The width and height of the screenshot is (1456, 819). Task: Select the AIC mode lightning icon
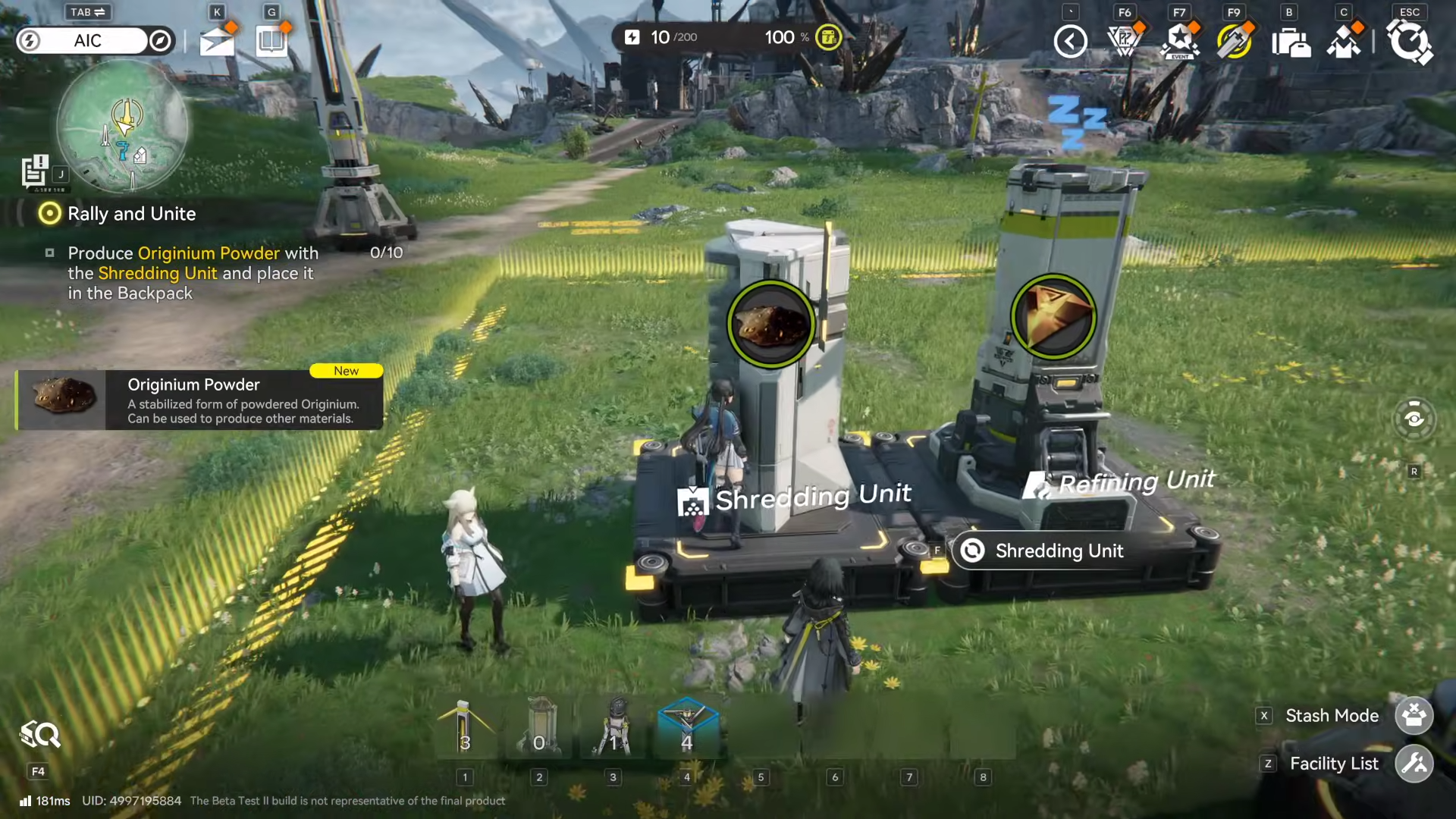pos(30,41)
